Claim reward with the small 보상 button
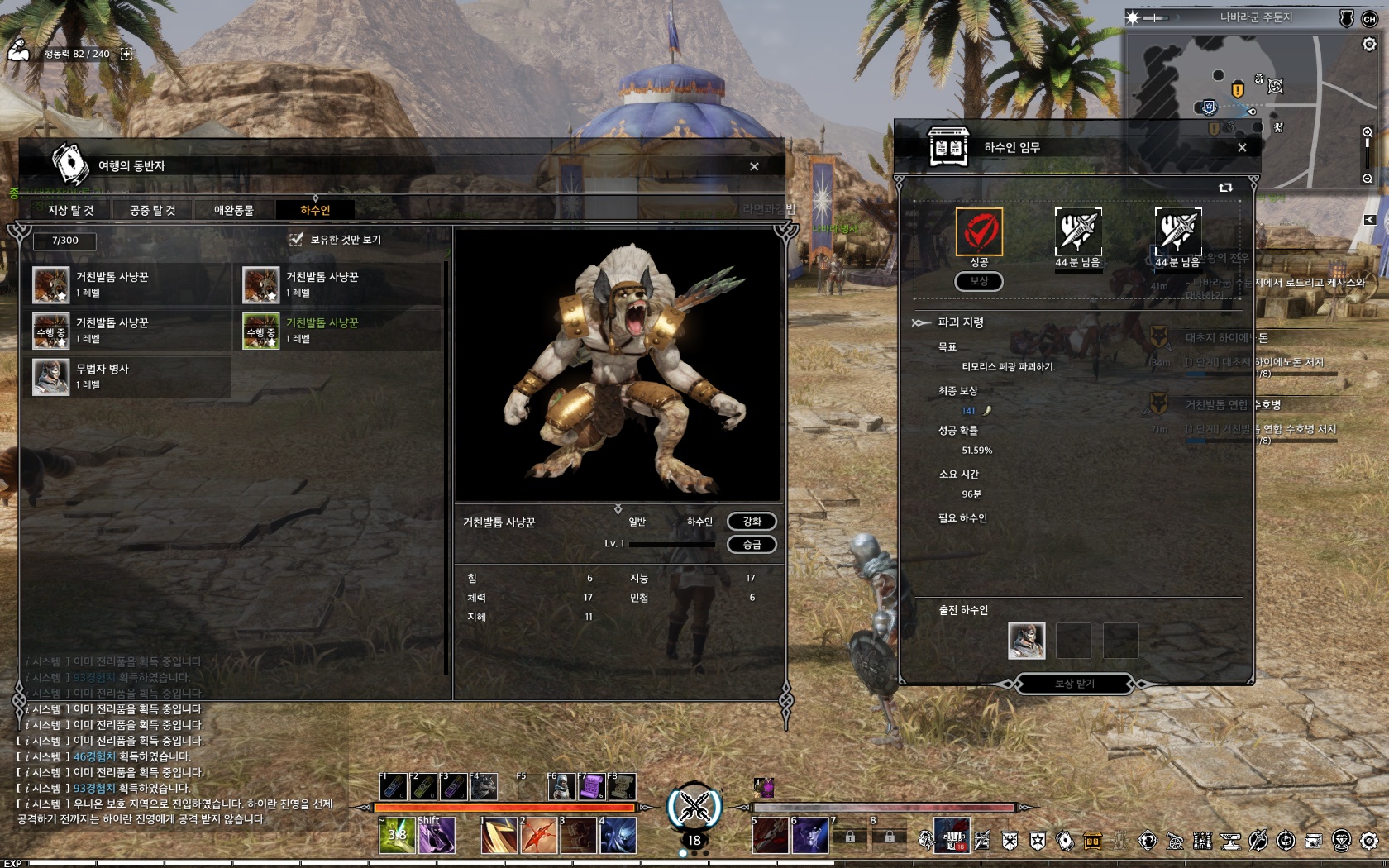This screenshot has width=1389, height=868. (979, 281)
